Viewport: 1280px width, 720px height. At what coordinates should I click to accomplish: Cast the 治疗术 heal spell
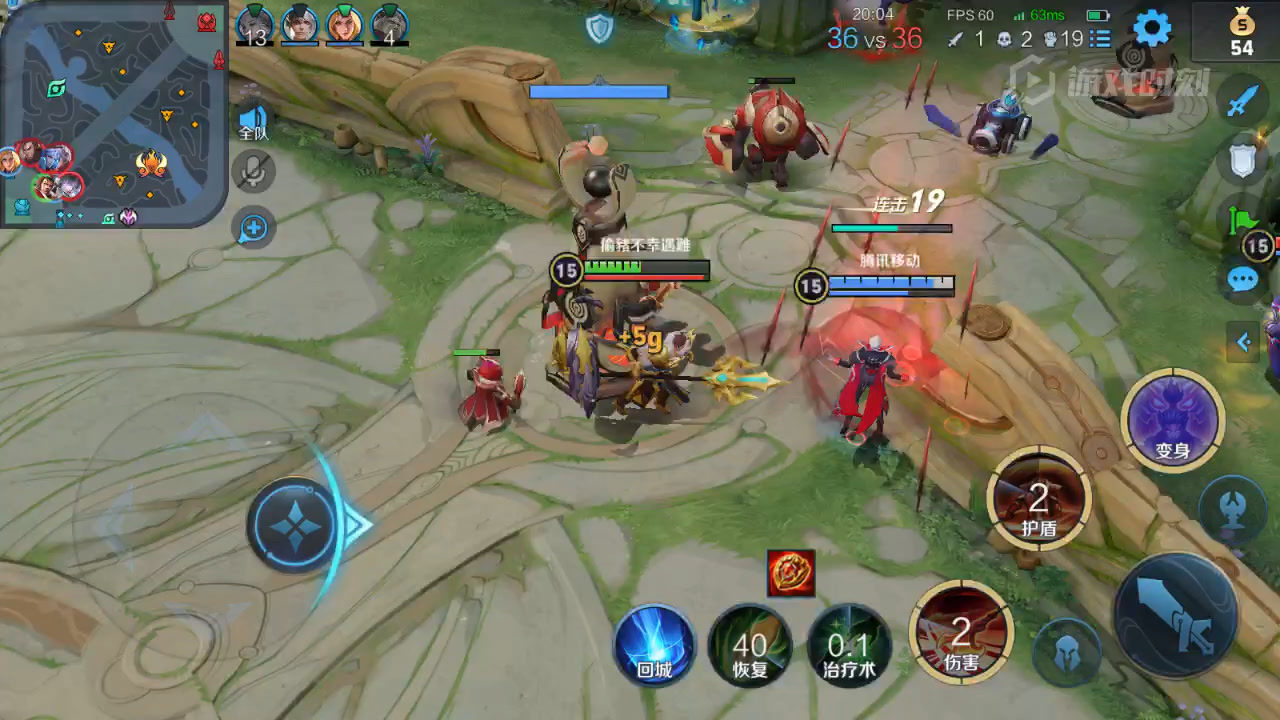tap(849, 645)
